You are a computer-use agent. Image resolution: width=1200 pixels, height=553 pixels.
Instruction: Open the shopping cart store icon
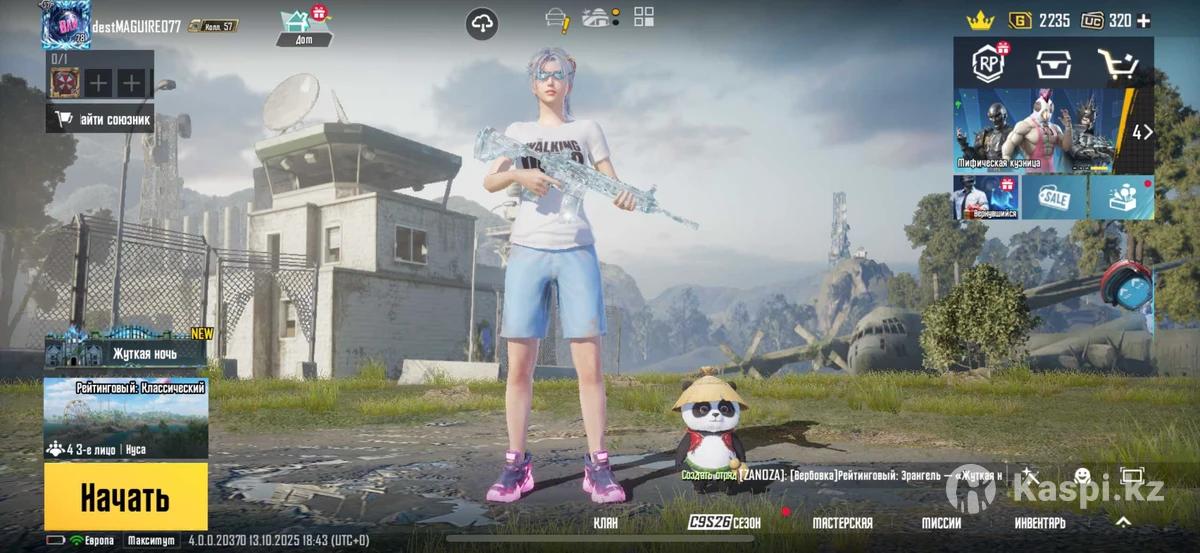coord(1118,64)
